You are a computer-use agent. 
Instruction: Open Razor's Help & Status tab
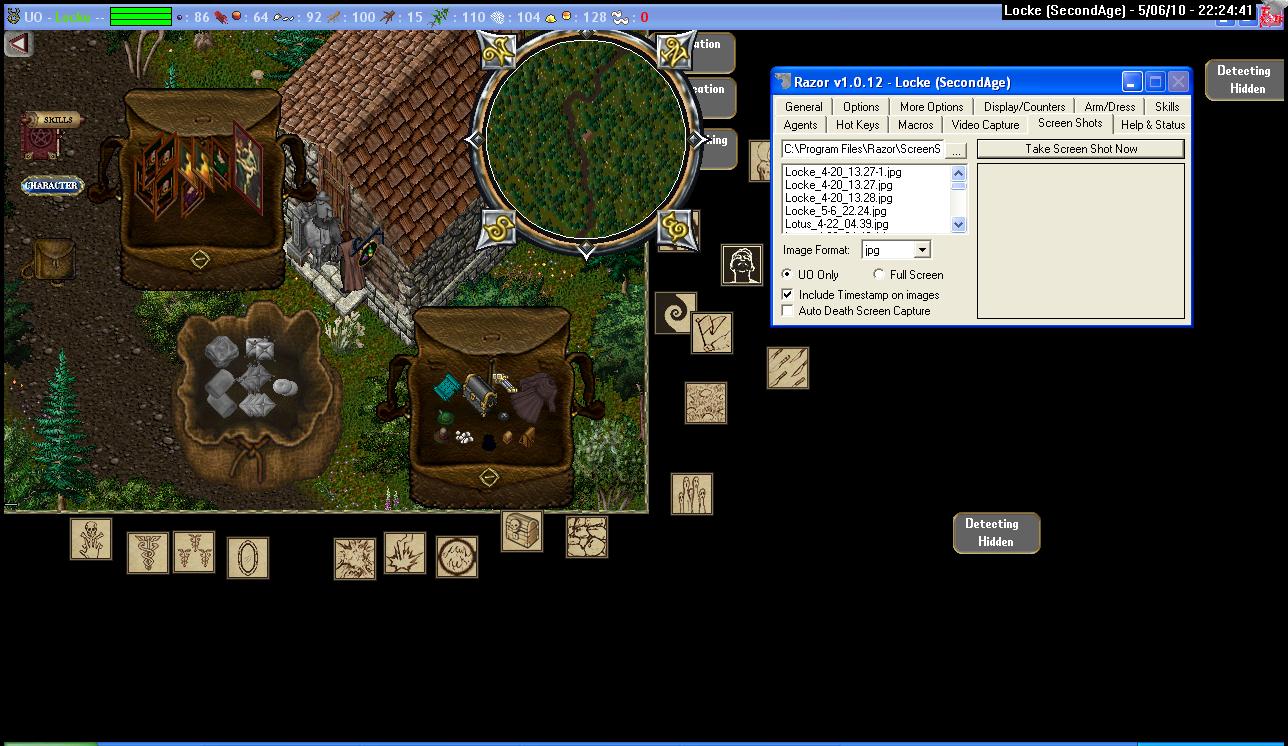(x=1152, y=125)
